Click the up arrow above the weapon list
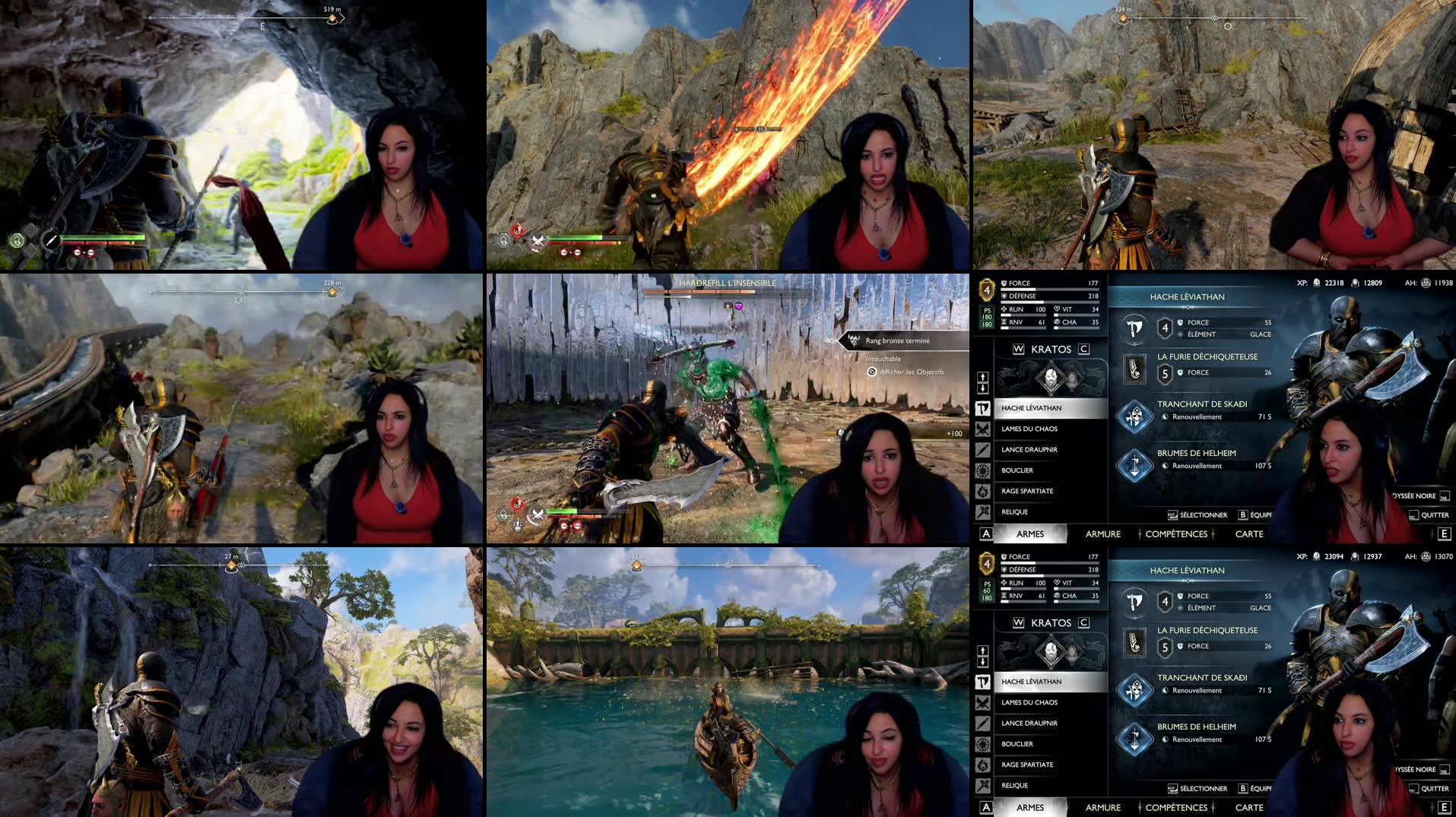Viewport: 1456px width, 817px height. pyautogui.click(x=982, y=377)
